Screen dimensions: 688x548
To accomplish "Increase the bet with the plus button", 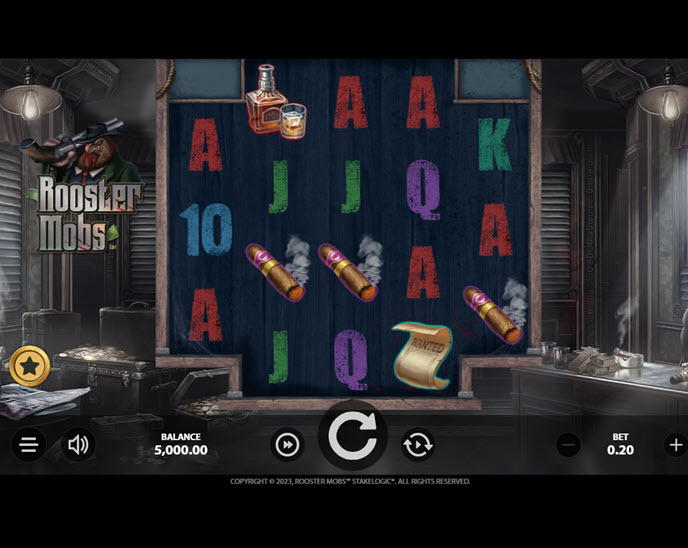I will click(x=676, y=445).
